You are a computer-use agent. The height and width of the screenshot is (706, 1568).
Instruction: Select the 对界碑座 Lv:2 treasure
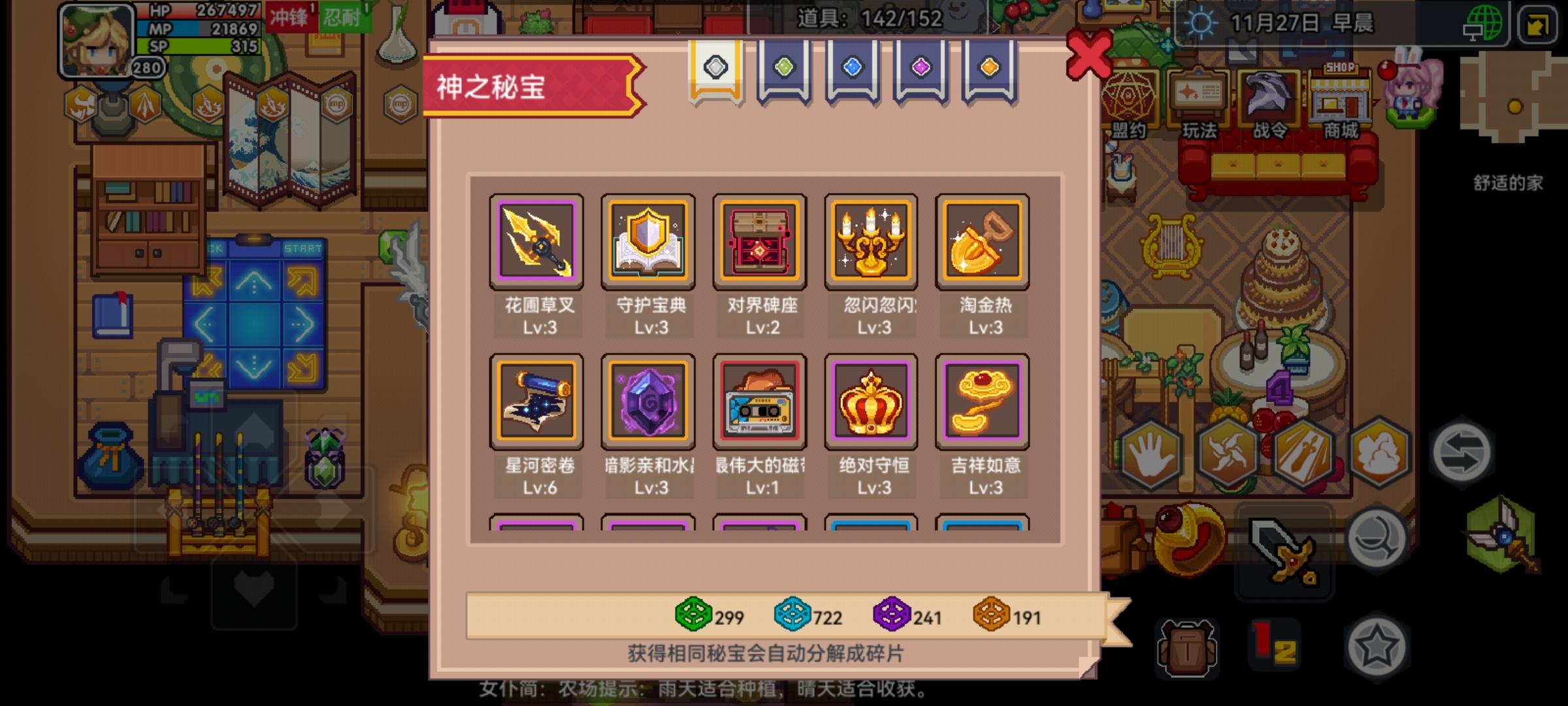tap(760, 243)
